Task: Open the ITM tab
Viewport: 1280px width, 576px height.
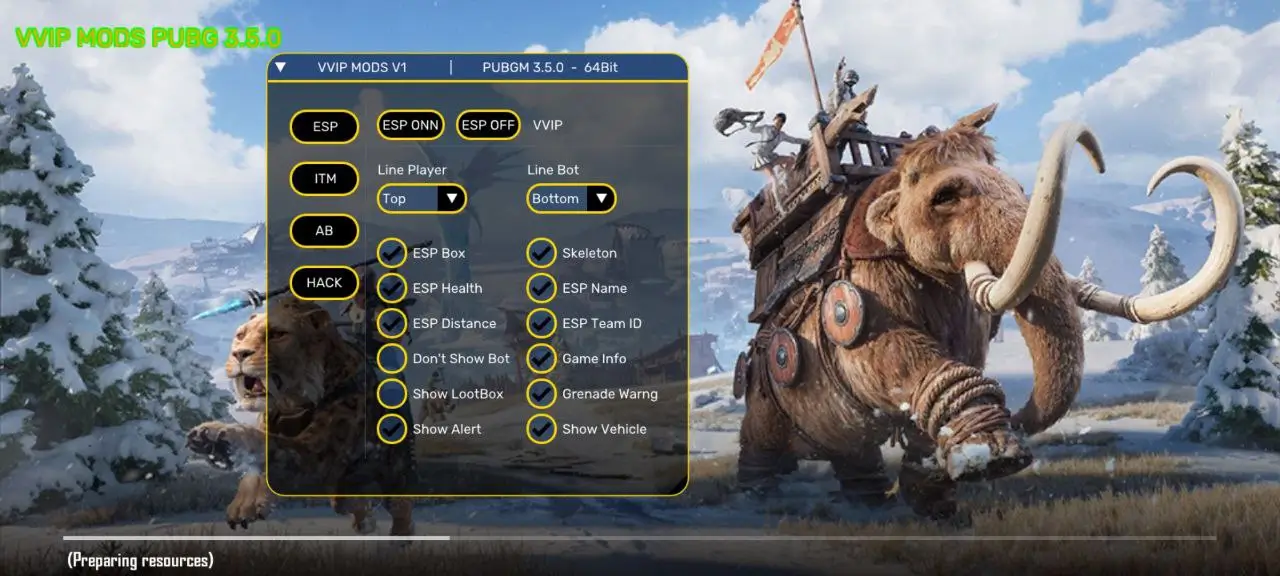Action: pyautogui.click(x=324, y=179)
